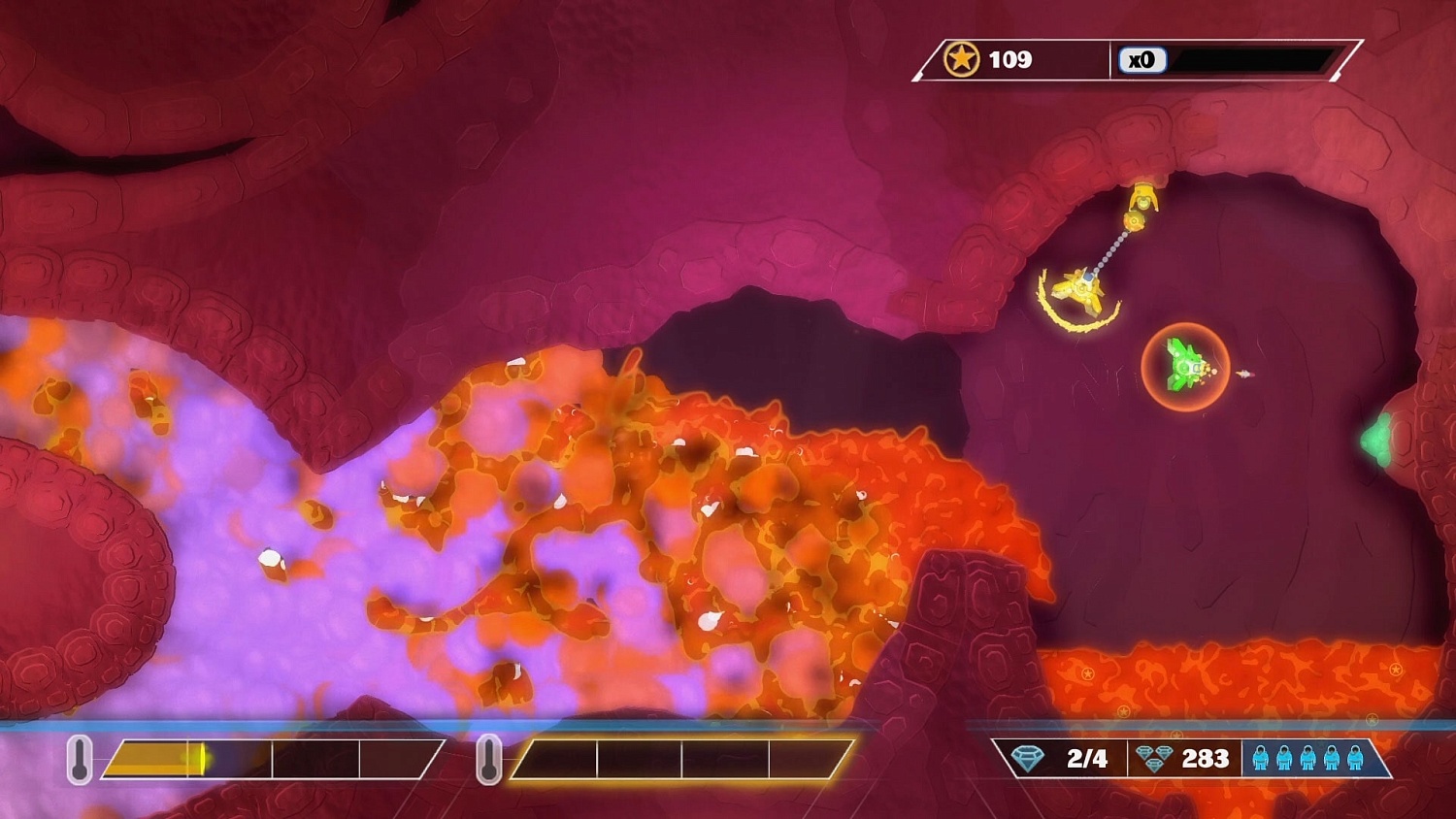1456x819 pixels.
Task: Select the first blue survivor icon
Action: click(x=1261, y=760)
